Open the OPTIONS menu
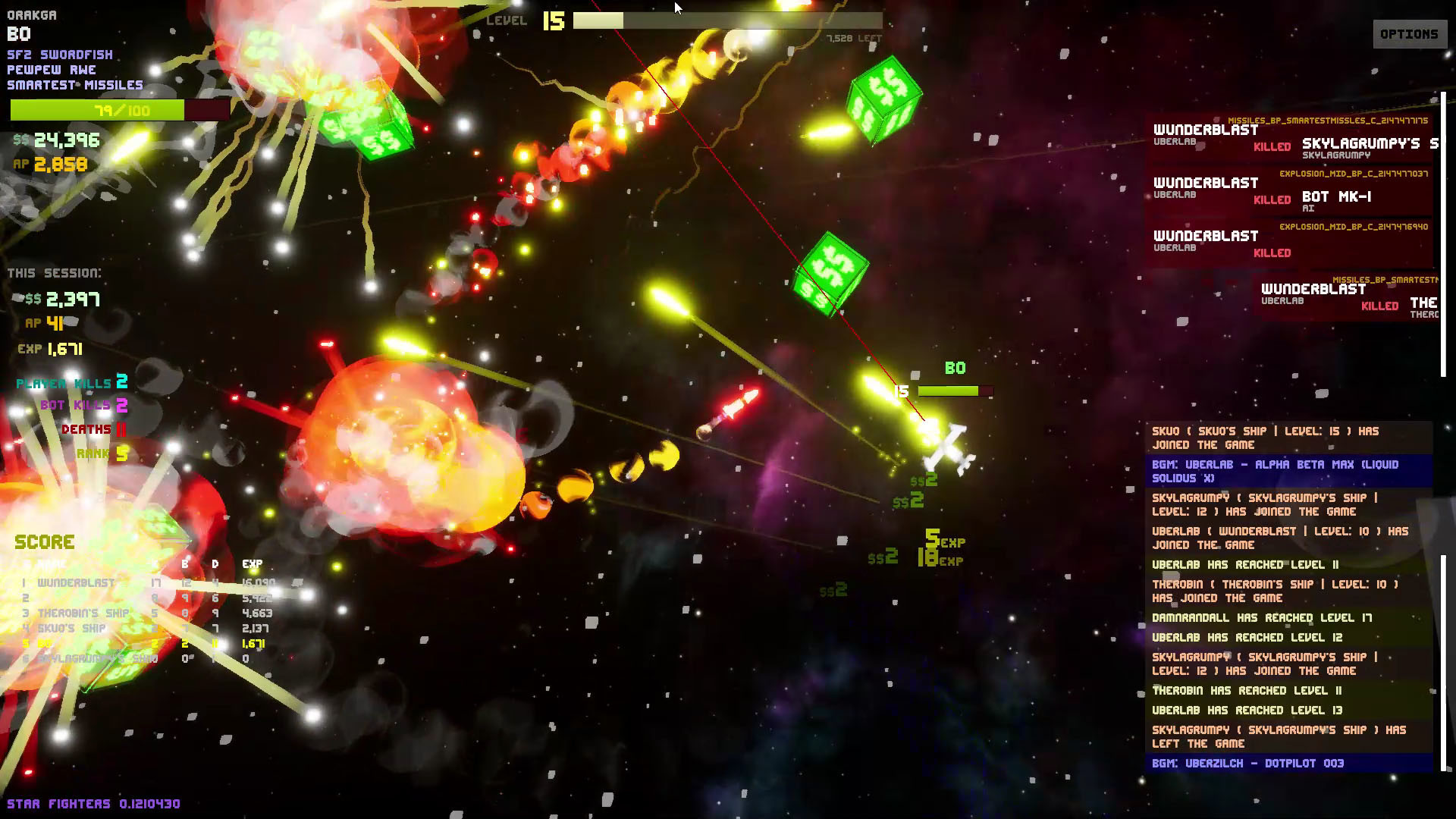Viewport: 1456px width, 819px height. (1409, 33)
